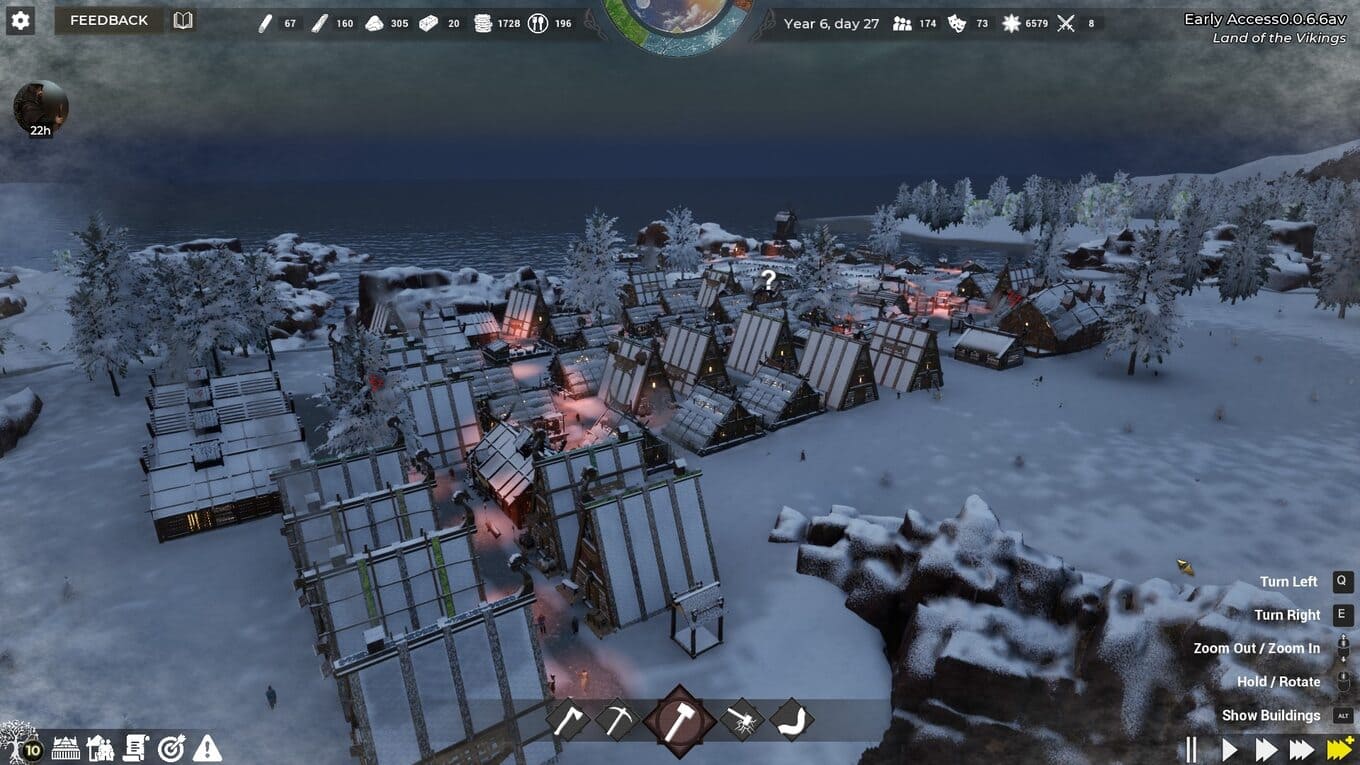Set game speed to normal play
The image size is (1360, 765).
[1230, 749]
